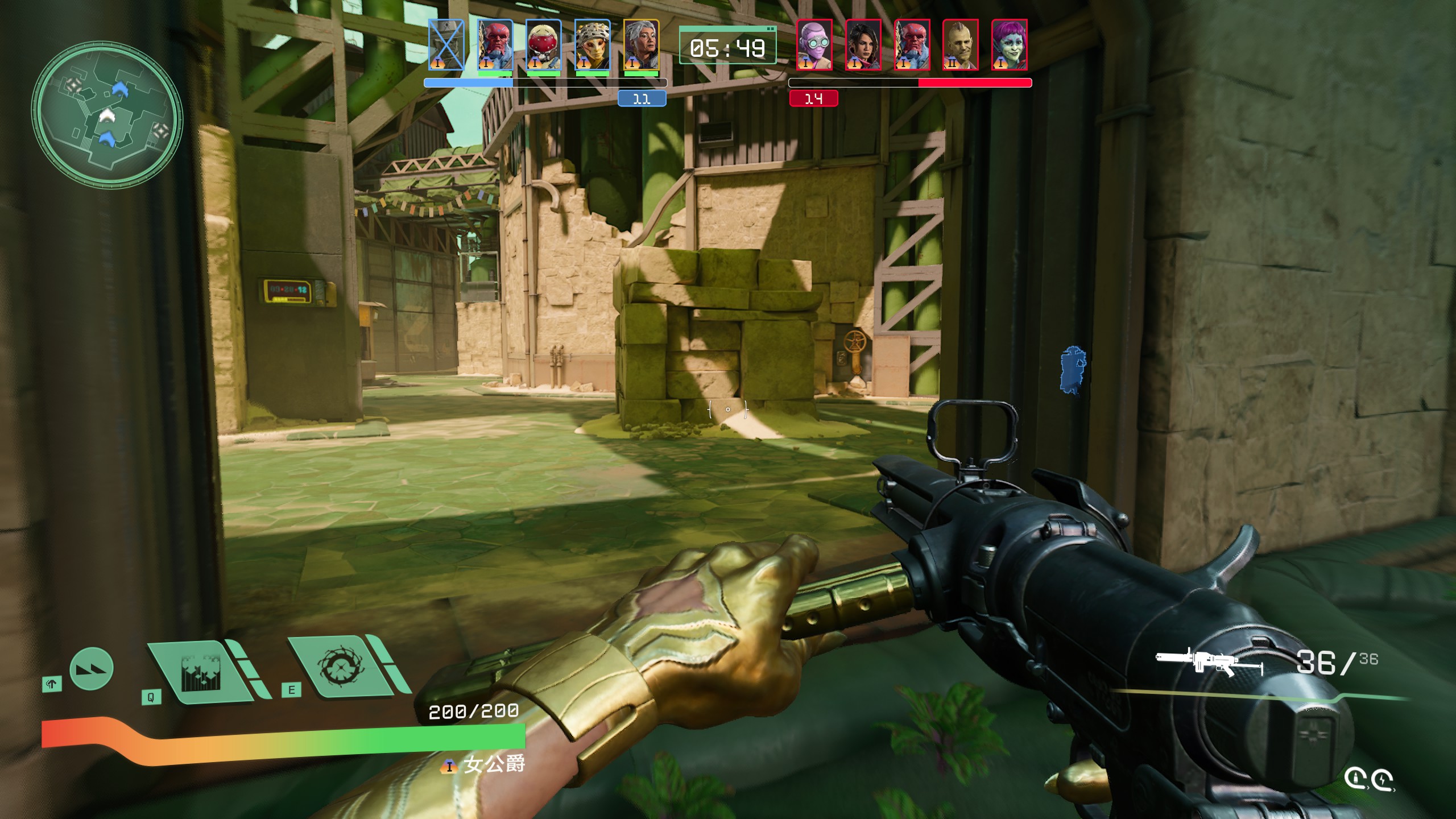Select the machine gun weapon icon
The width and height of the screenshot is (1456, 819).
tap(1209, 663)
